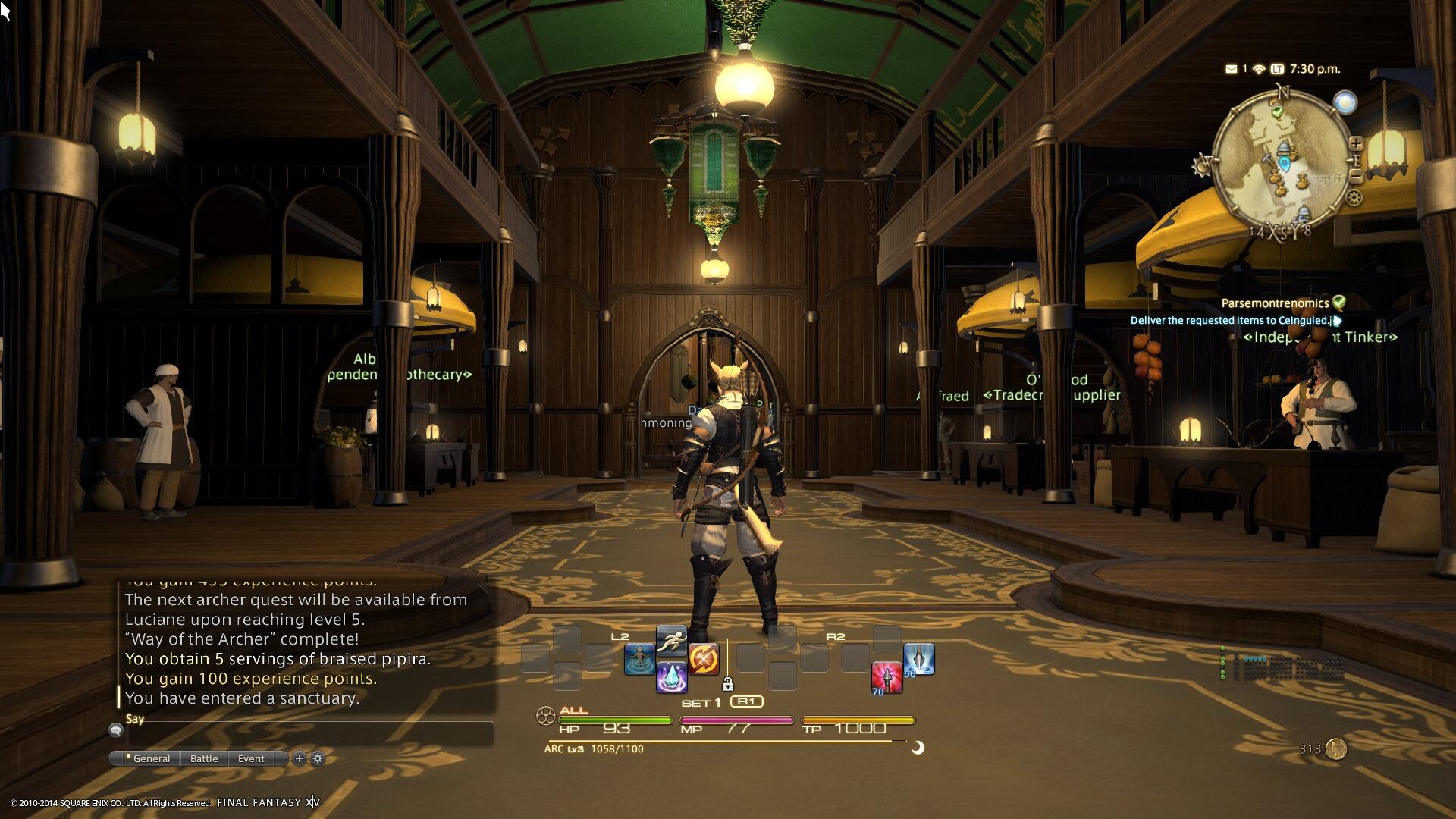This screenshot has height=819, width=1456.
Task: Use the Return meditating-figure ability
Action: [x=639, y=659]
